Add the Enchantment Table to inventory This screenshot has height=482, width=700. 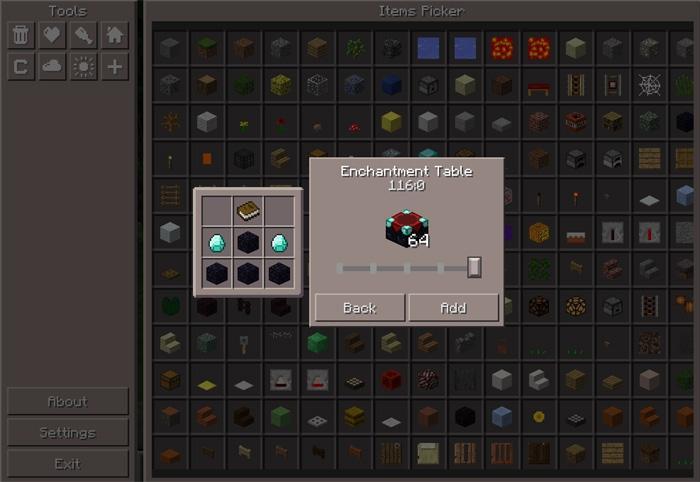click(453, 307)
